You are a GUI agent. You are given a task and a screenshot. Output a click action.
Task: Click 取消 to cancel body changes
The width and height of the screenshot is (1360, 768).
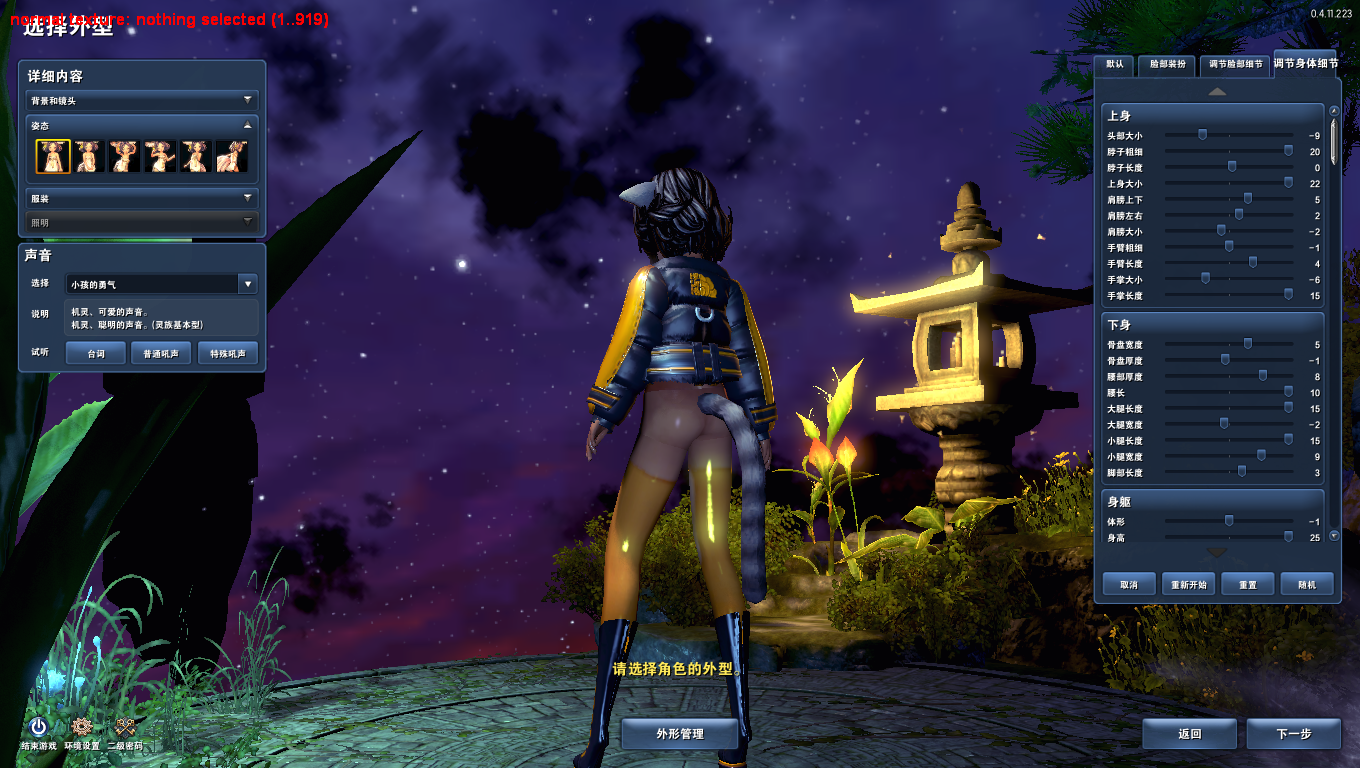point(1129,585)
